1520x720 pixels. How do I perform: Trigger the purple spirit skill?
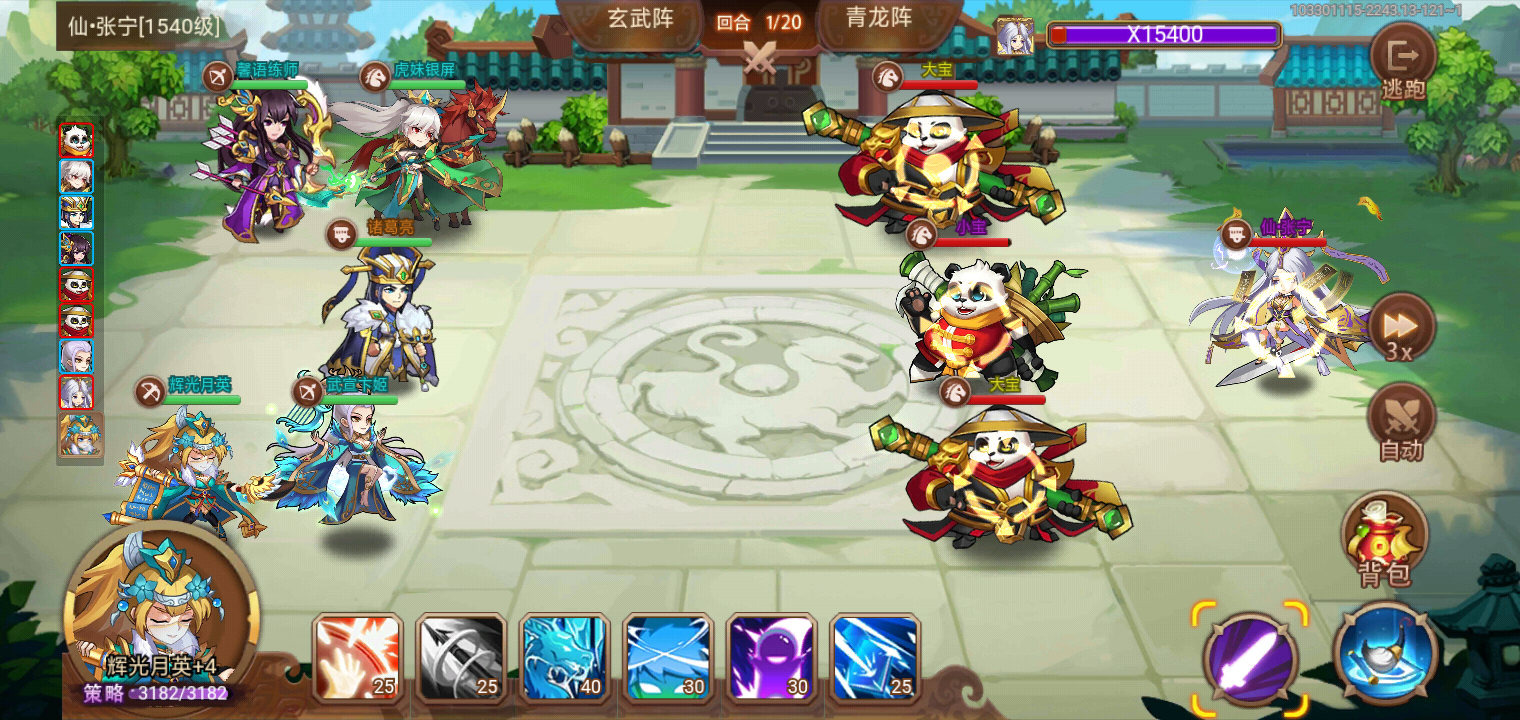[773, 657]
